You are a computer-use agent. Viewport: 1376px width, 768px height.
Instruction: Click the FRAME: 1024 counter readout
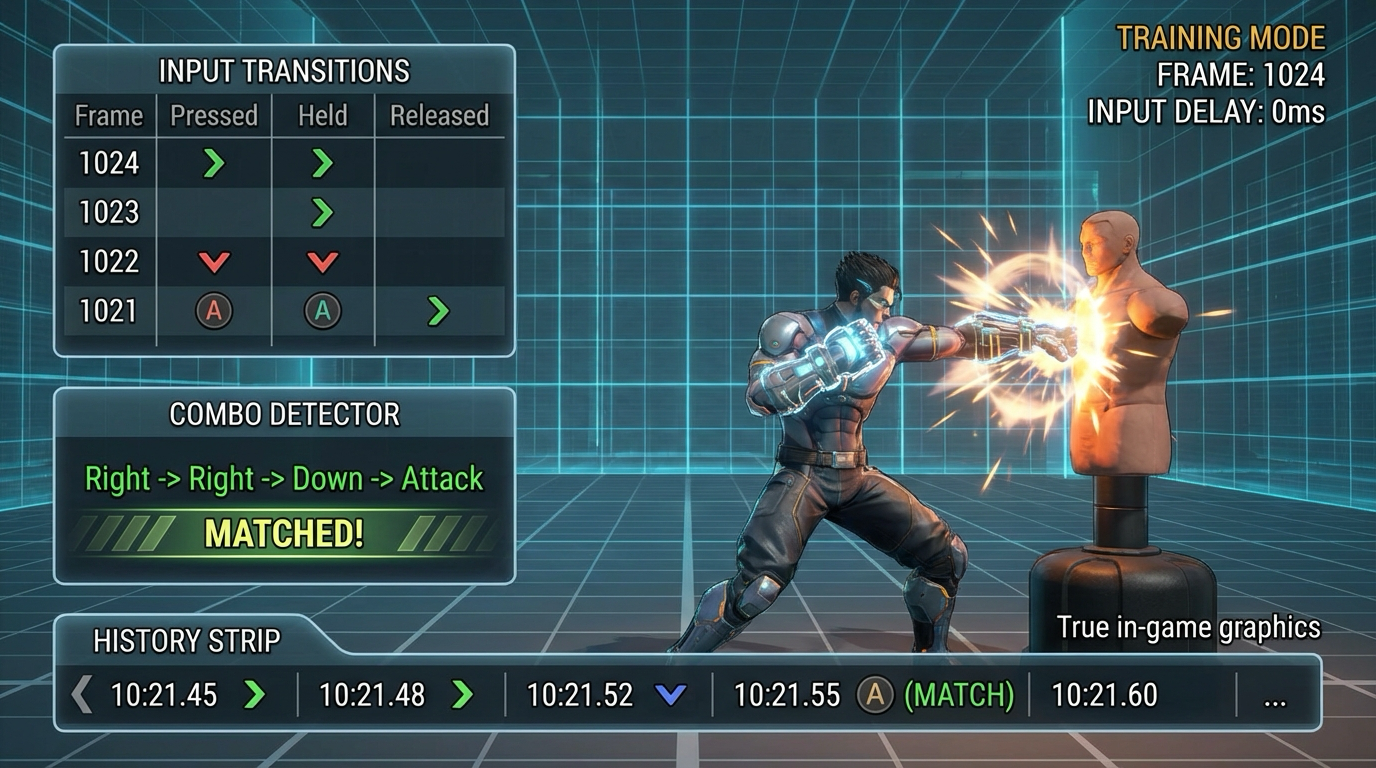click(1240, 74)
